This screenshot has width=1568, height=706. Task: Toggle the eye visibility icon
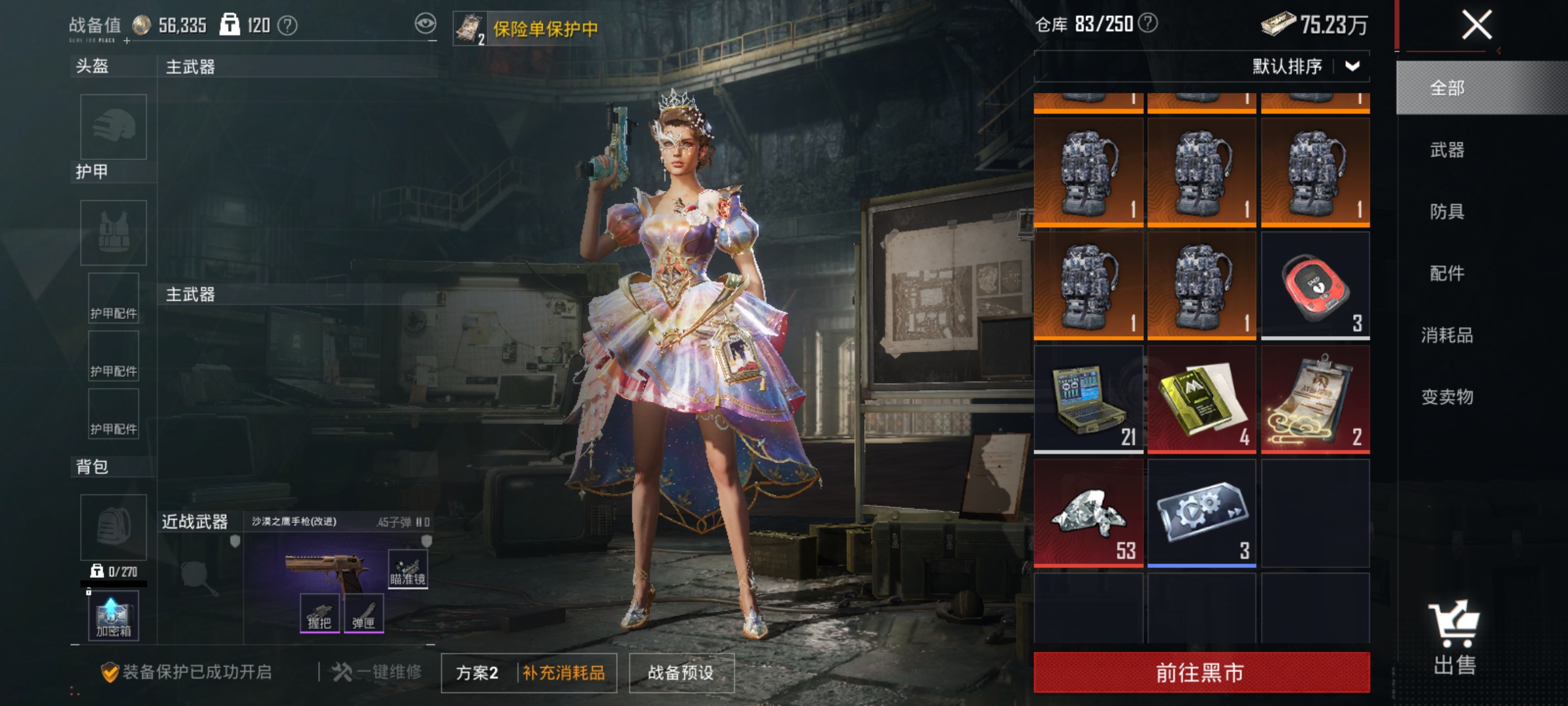click(x=425, y=24)
